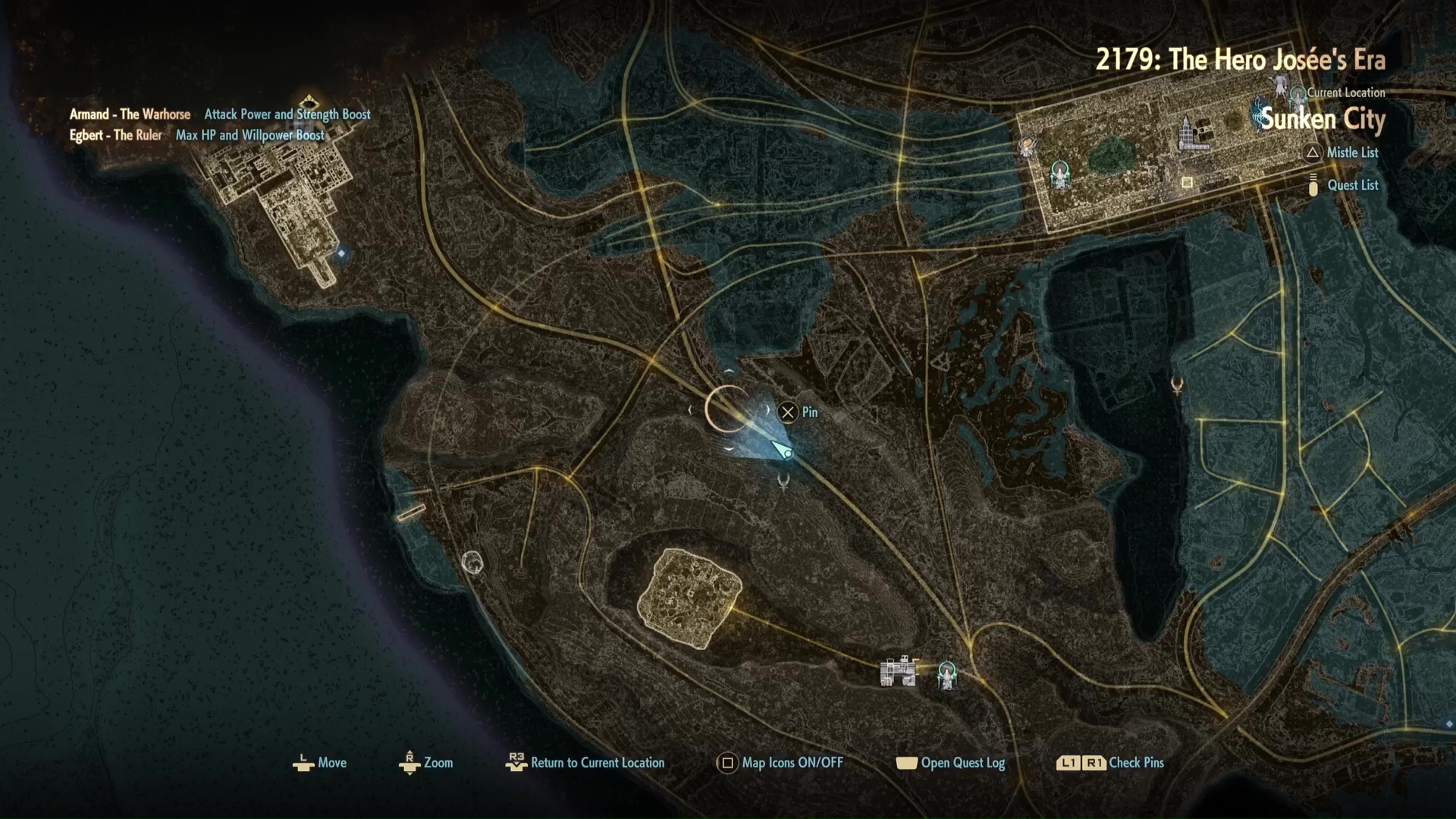
Task: Select Check Pins option
Action: pyautogui.click(x=1135, y=763)
